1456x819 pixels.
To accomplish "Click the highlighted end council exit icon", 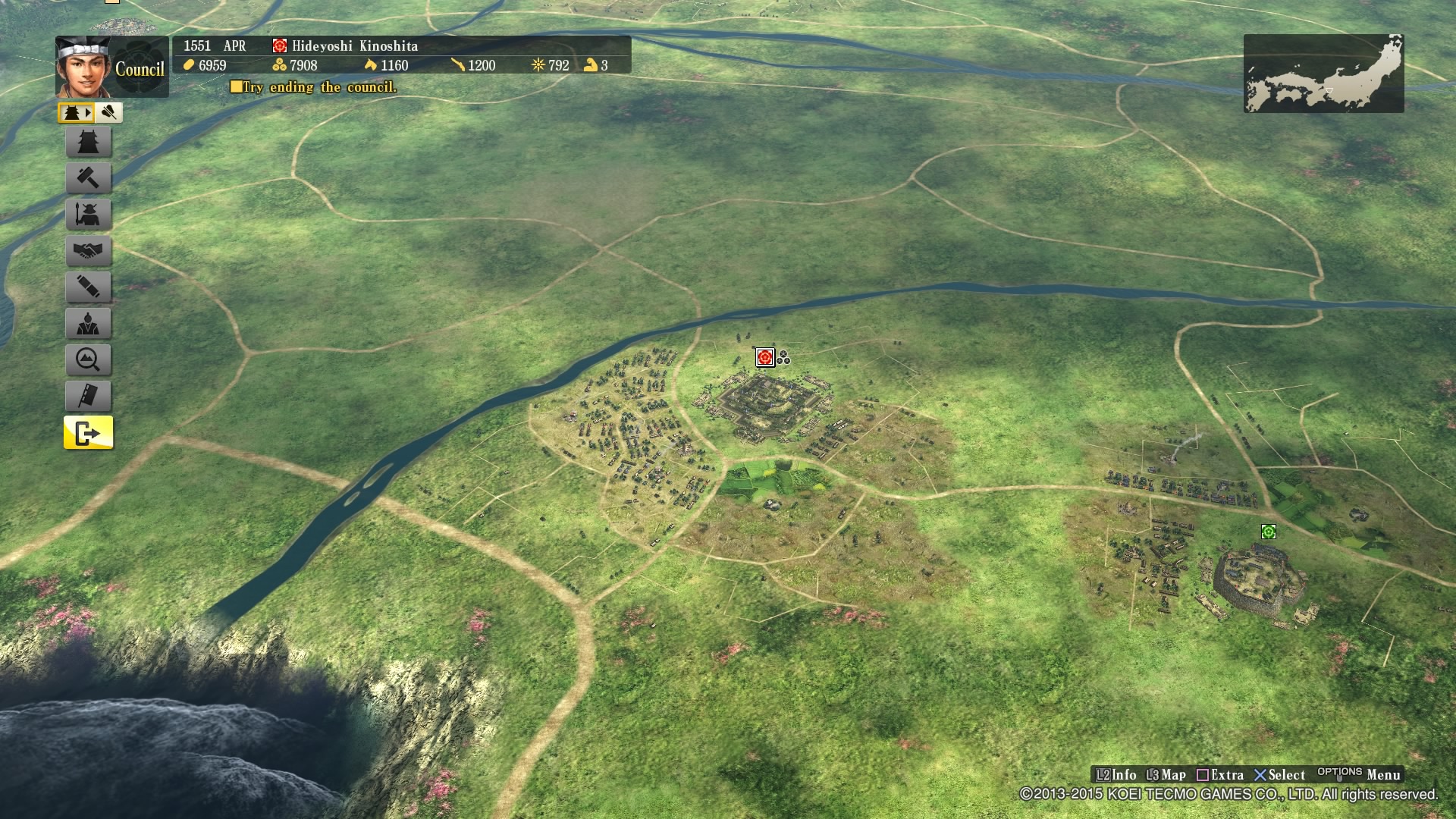I will click(x=89, y=433).
